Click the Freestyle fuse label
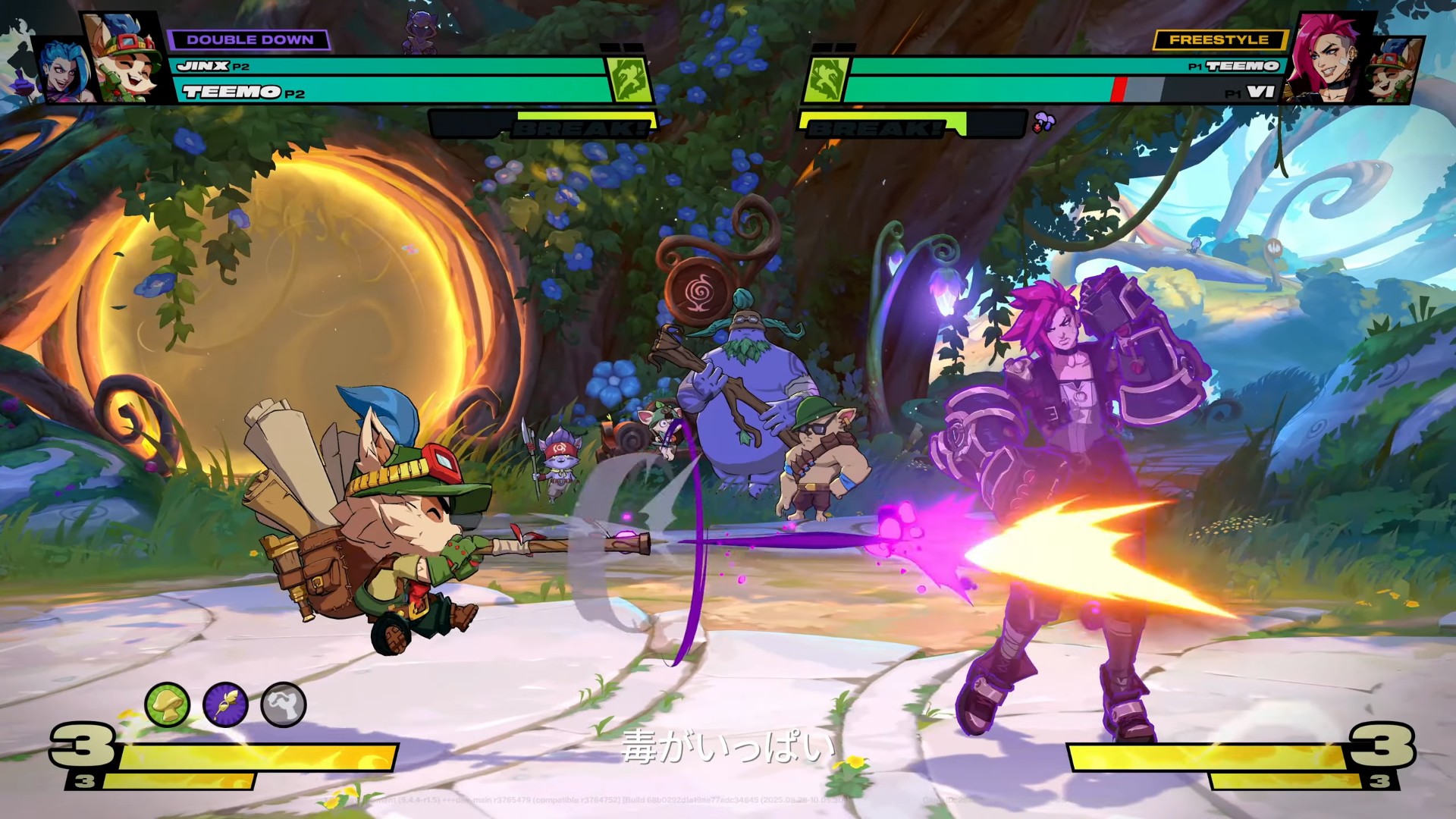The height and width of the screenshot is (819, 1456). click(x=1219, y=40)
